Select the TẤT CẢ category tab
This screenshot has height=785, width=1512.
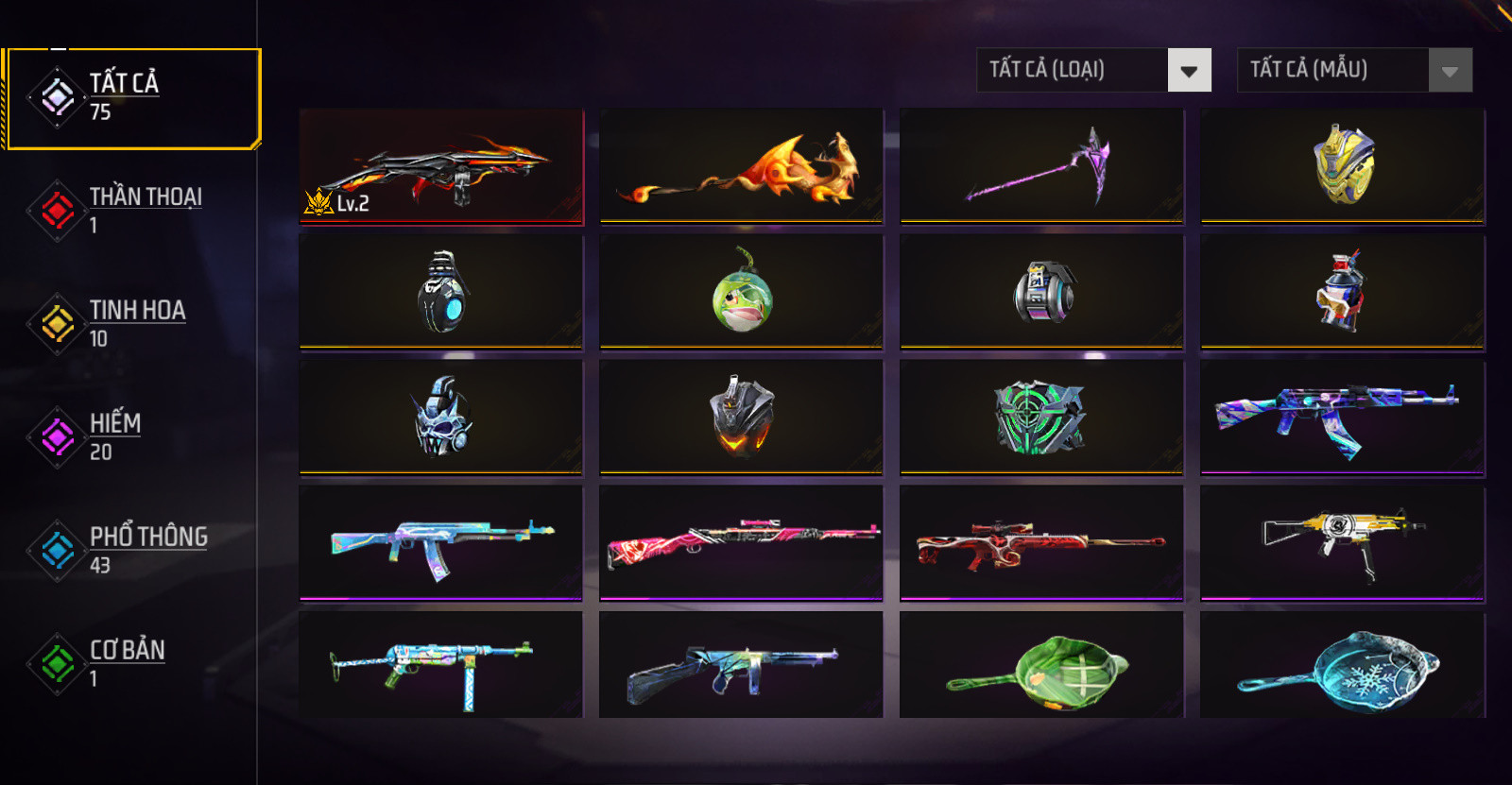pos(132,98)
